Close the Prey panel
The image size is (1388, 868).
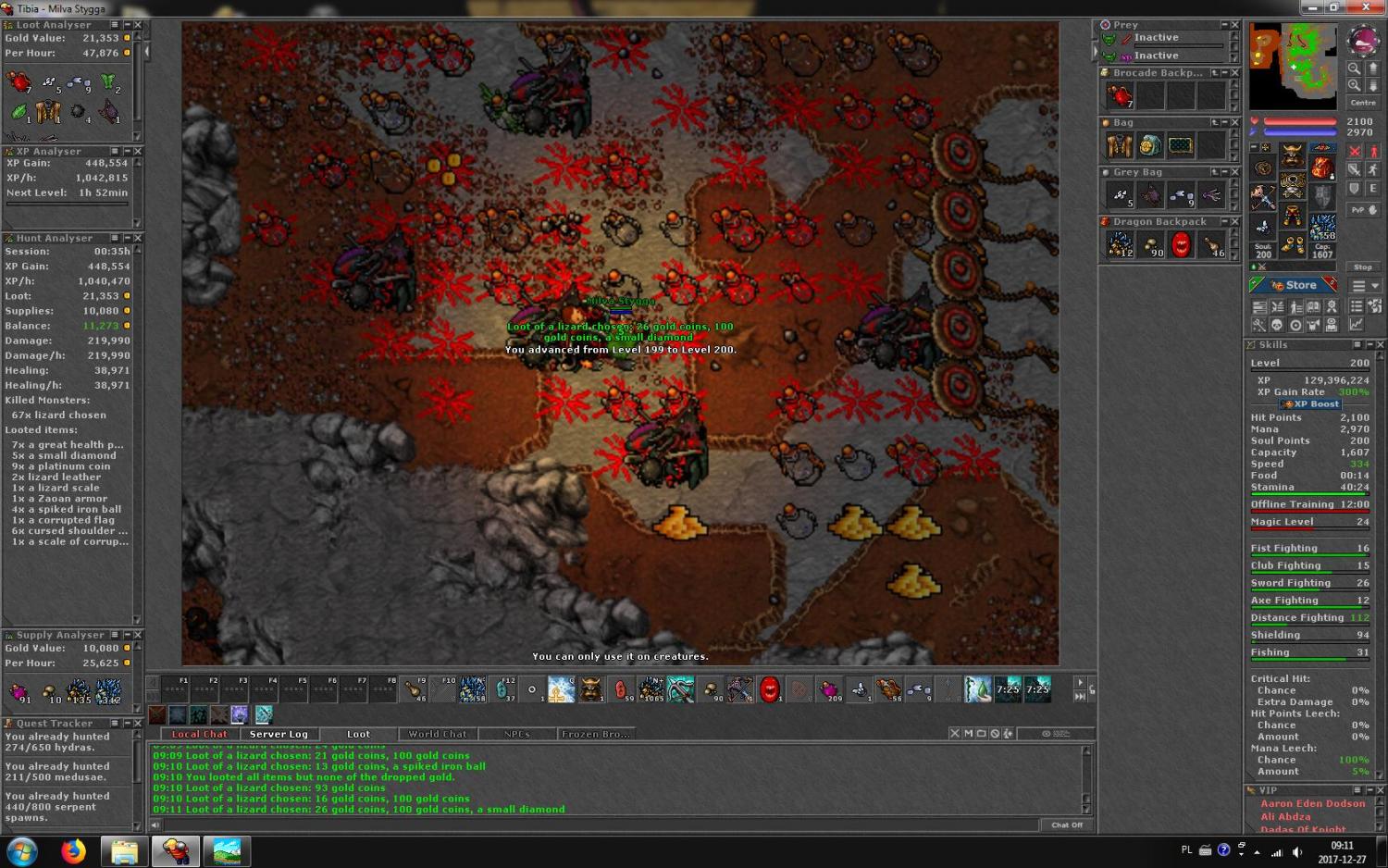(x=1234, y=25)
